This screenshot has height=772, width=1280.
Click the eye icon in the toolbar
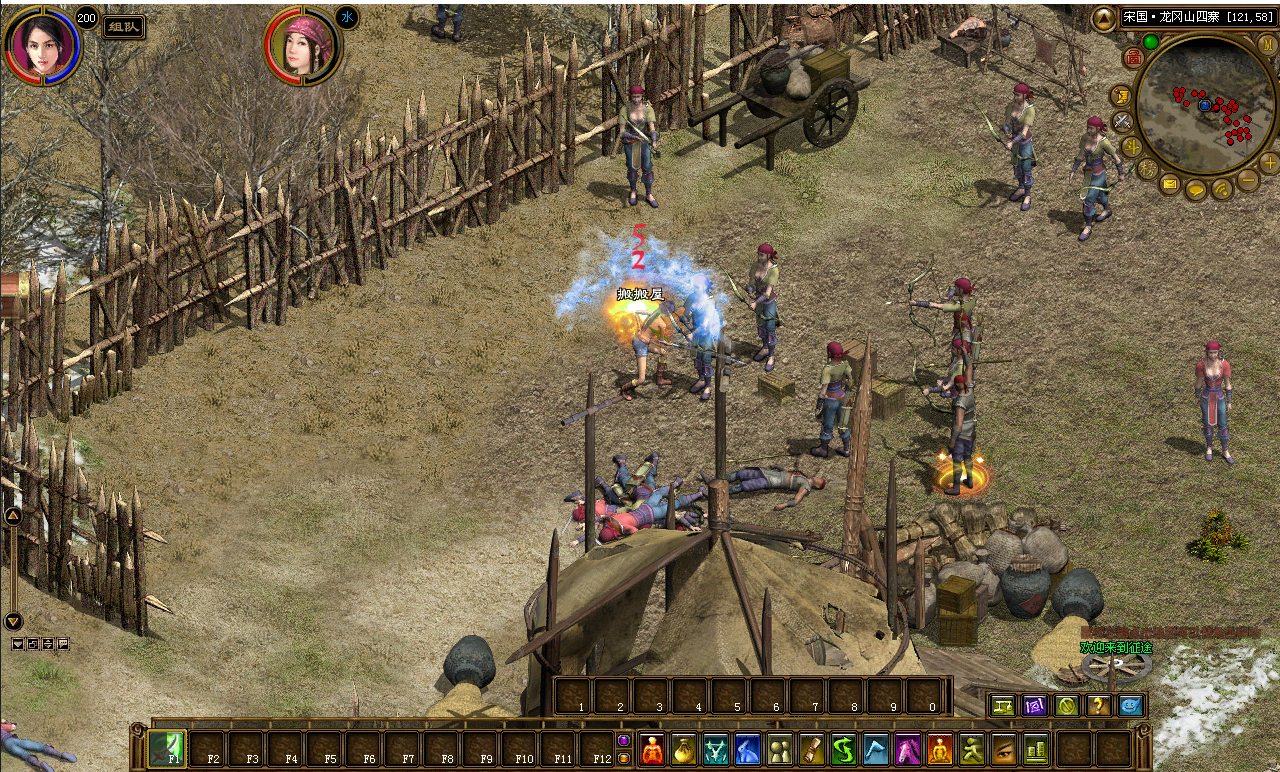click(1003, 749)
